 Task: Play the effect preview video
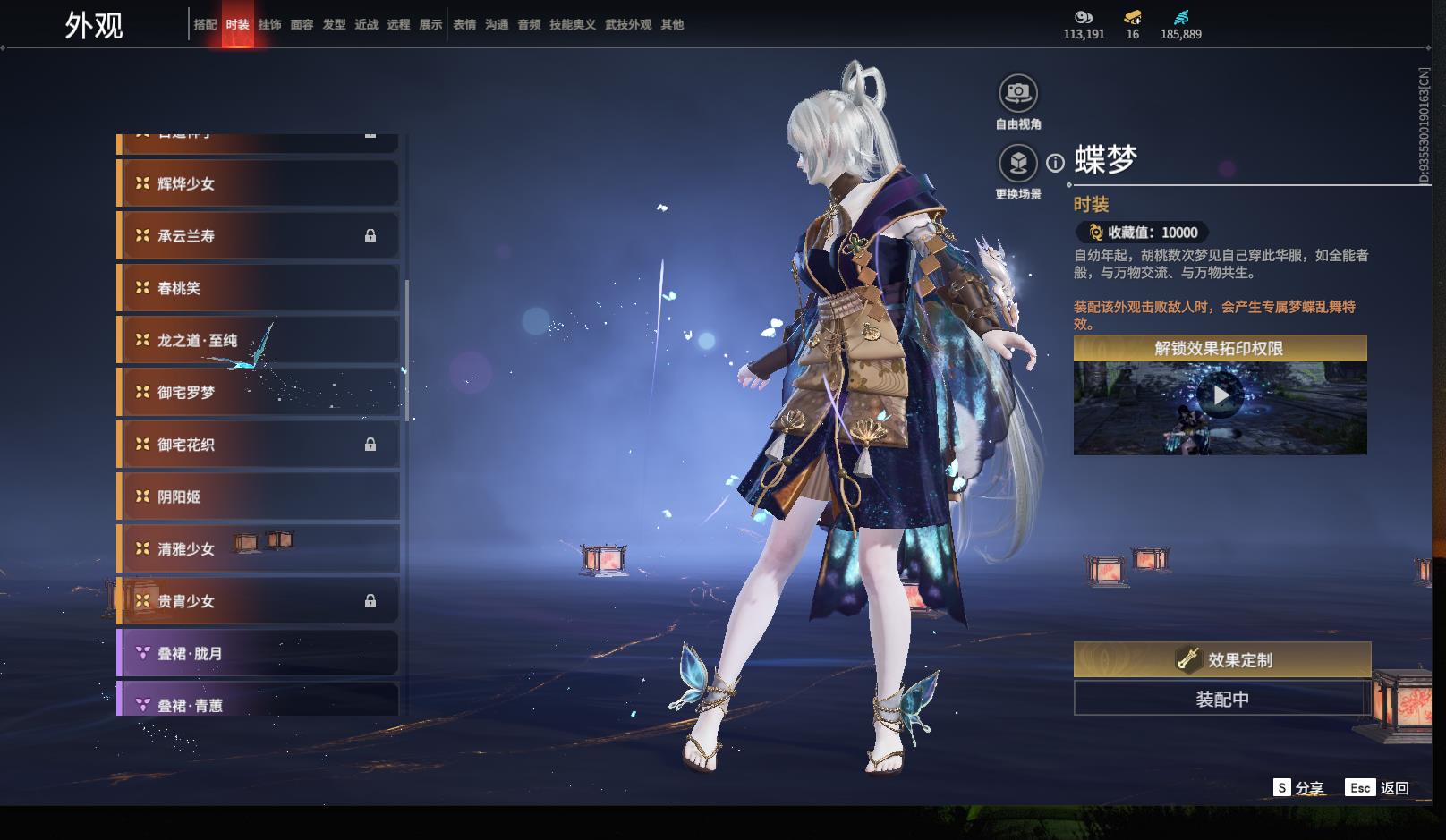(x=1221, y=395)
